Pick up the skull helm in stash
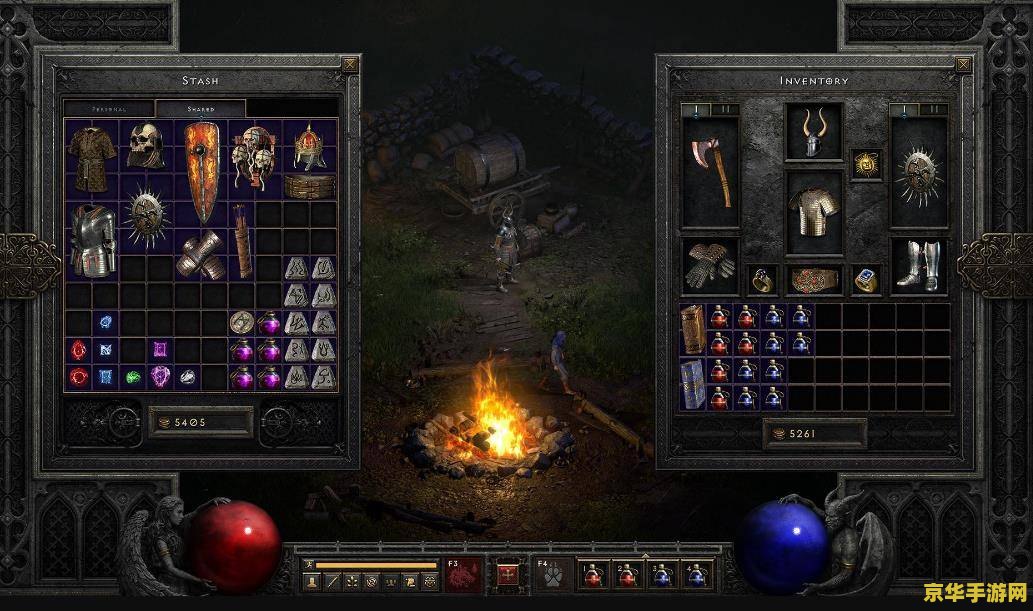This screenshot has width=1033, height=611. pos(146,147)
